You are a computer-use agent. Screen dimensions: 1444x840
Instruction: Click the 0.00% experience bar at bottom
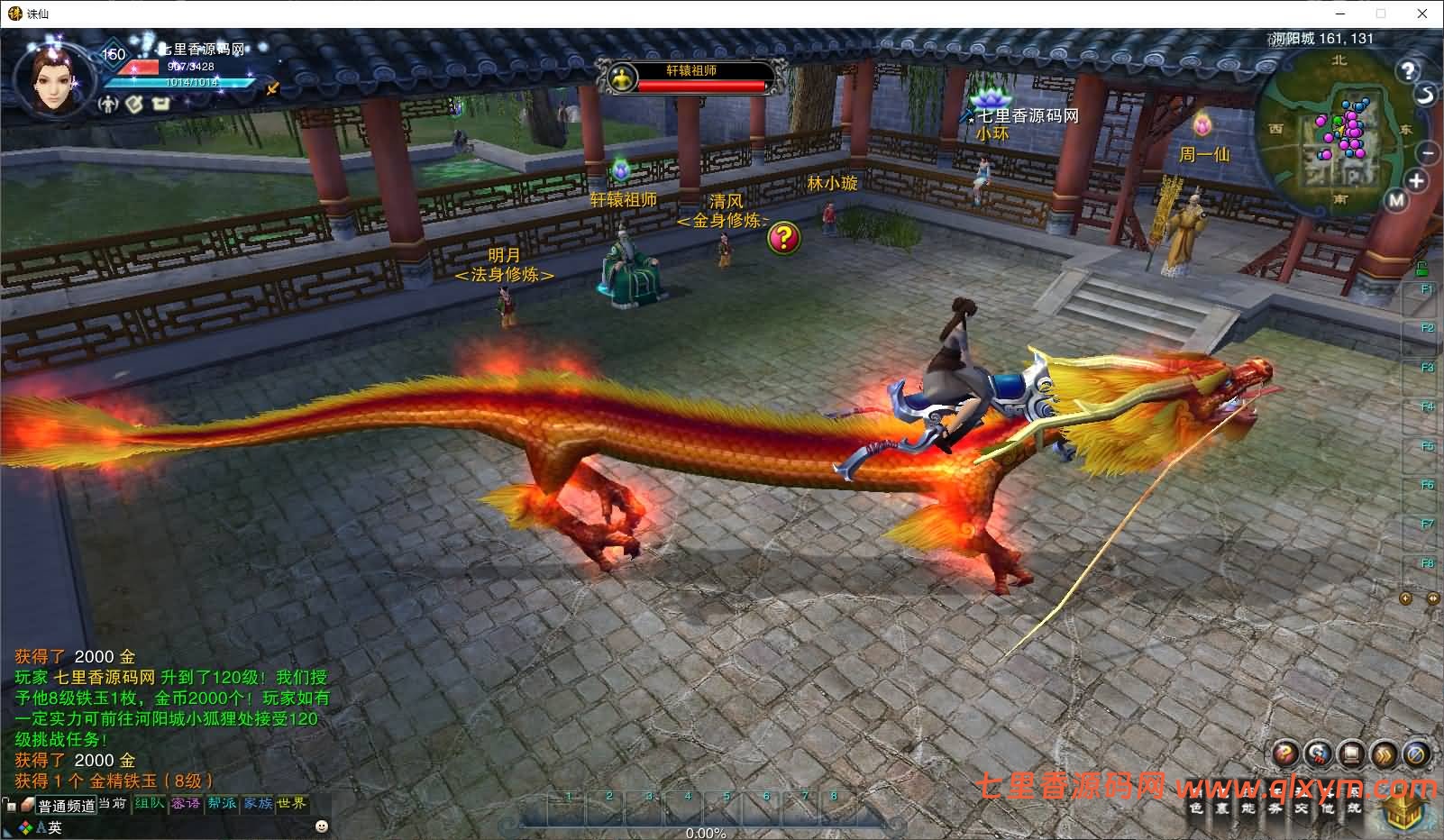[705, 834]
